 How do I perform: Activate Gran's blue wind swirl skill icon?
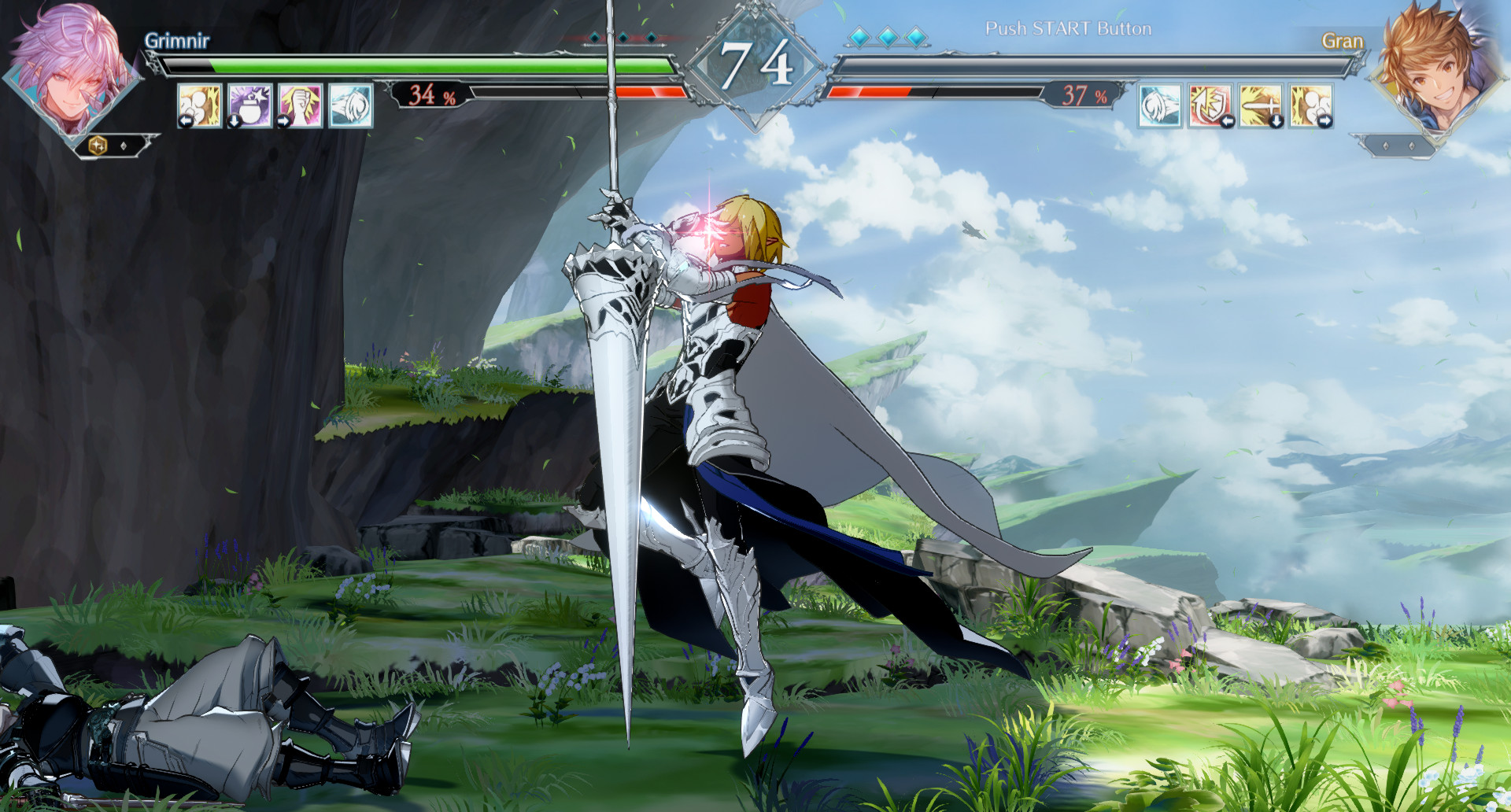[x=1160, y=105]
